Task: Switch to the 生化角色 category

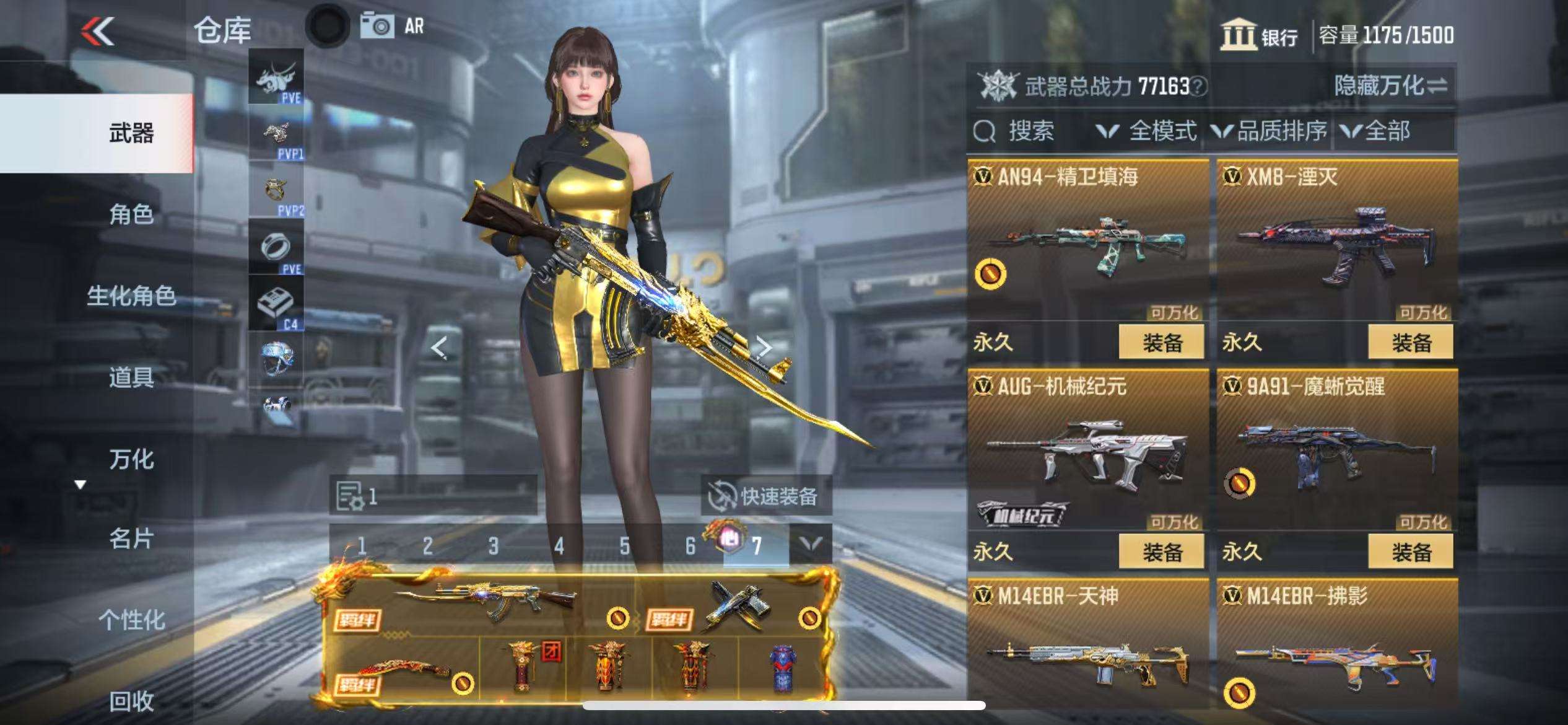Action: 131,296
